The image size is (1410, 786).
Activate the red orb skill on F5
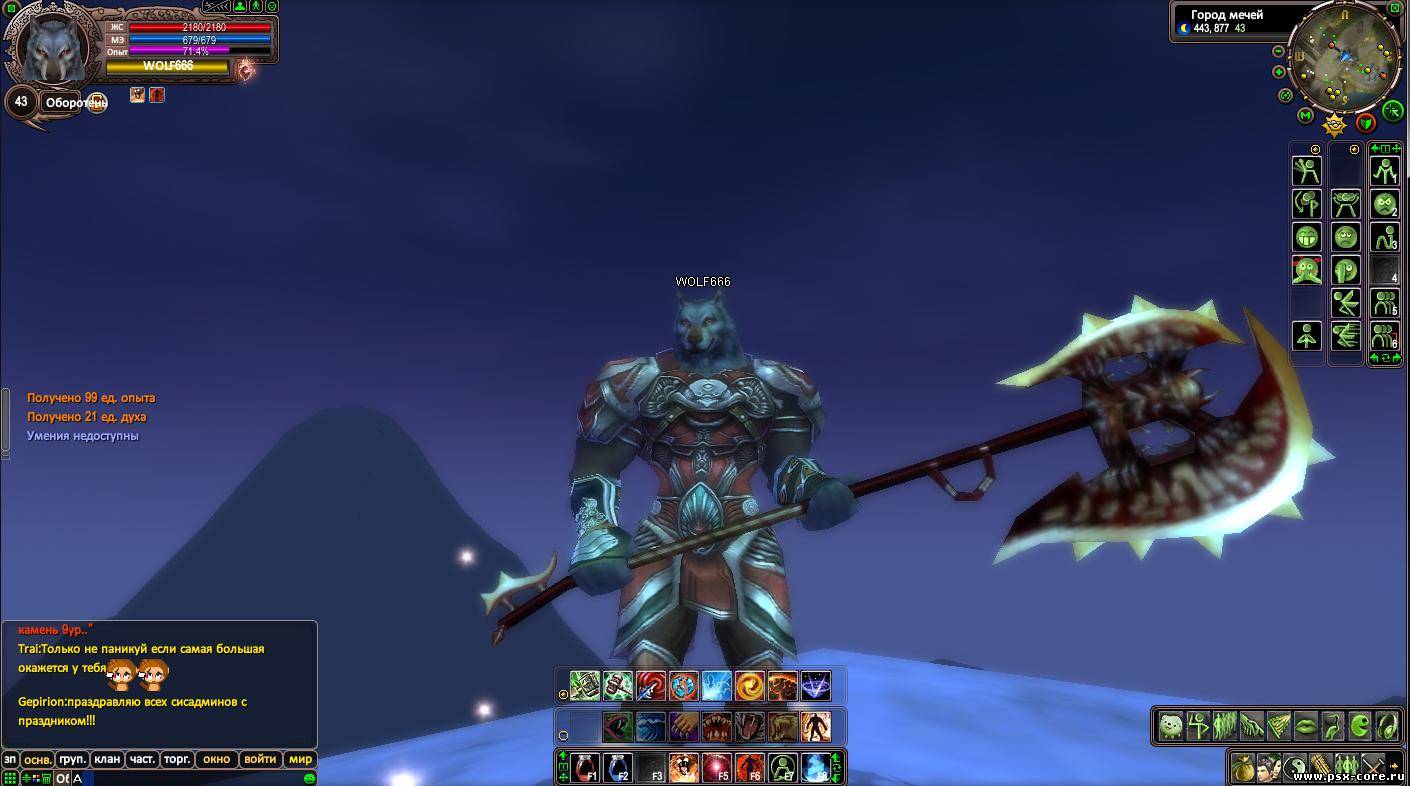[716, 768]
